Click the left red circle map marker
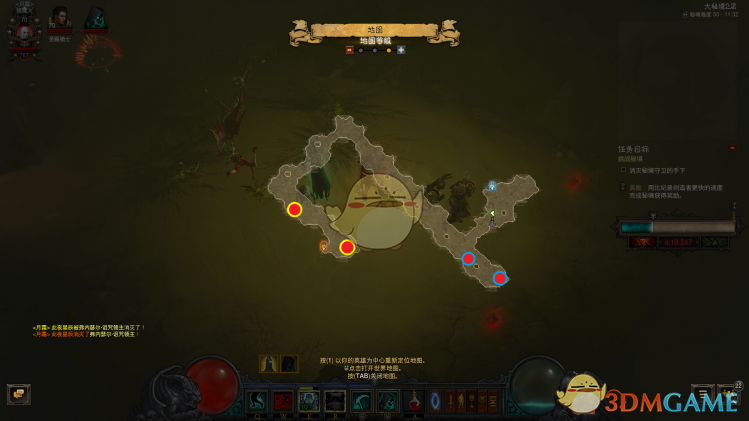Screen dimensions: 749x421 (294, 209)
